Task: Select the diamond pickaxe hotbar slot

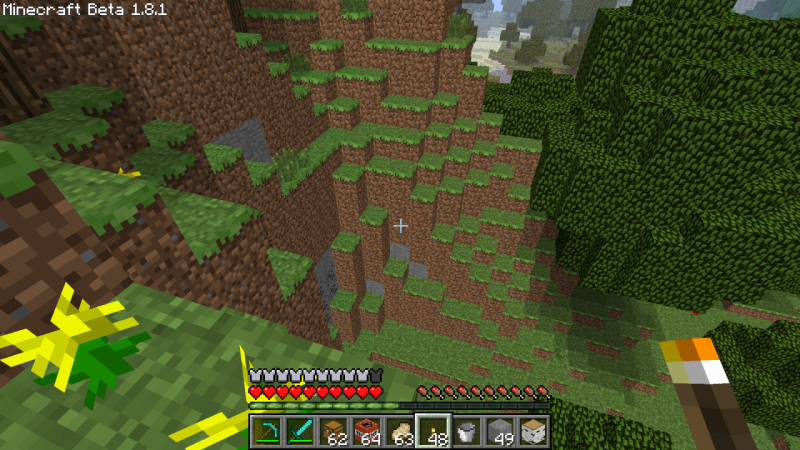Action: coord(267,432)
